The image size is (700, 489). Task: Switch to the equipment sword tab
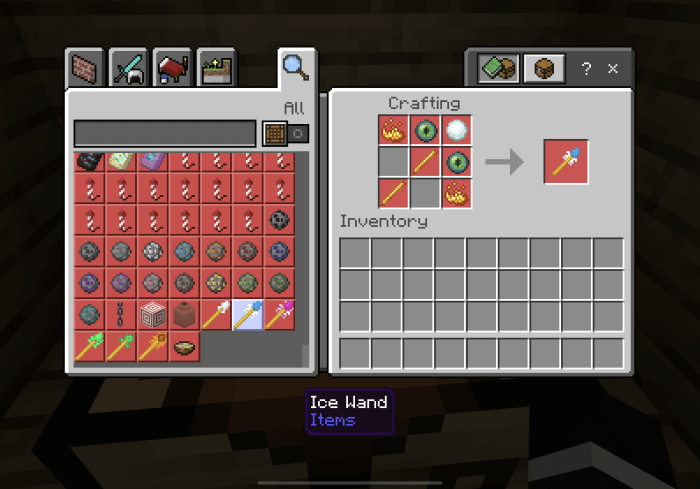129,69
